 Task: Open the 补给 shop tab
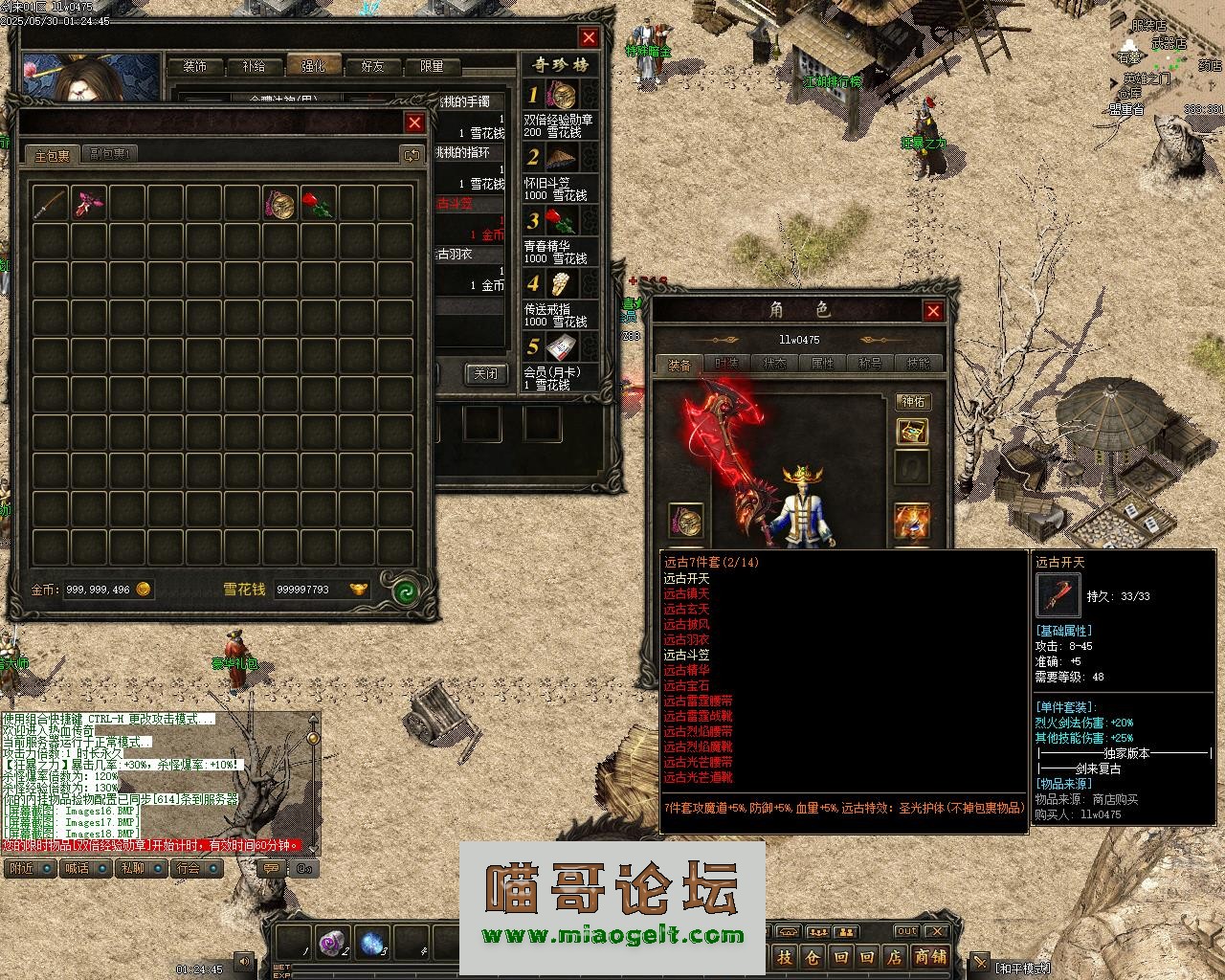254,66
